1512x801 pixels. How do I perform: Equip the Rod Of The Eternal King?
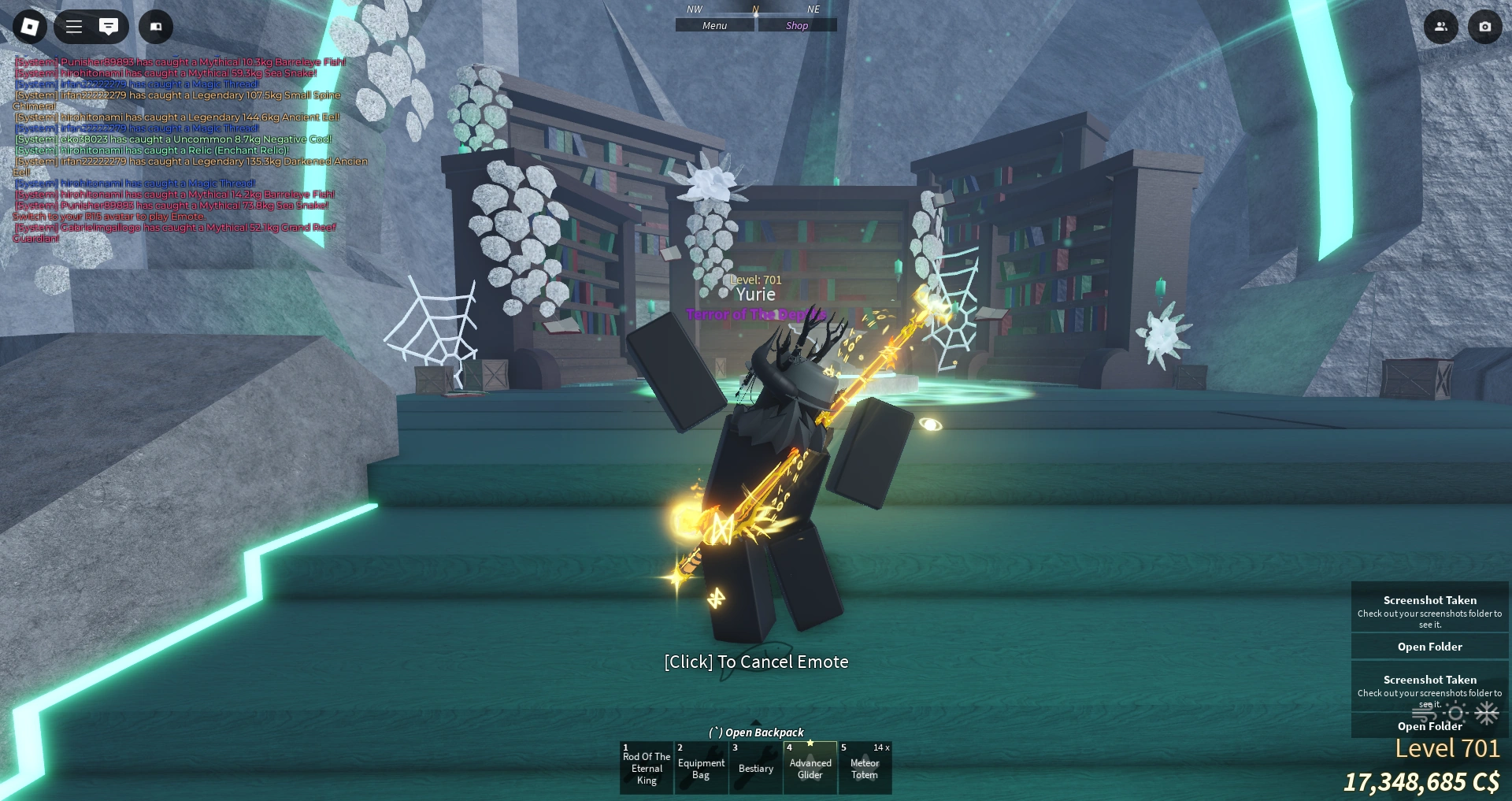pos(647,768)
